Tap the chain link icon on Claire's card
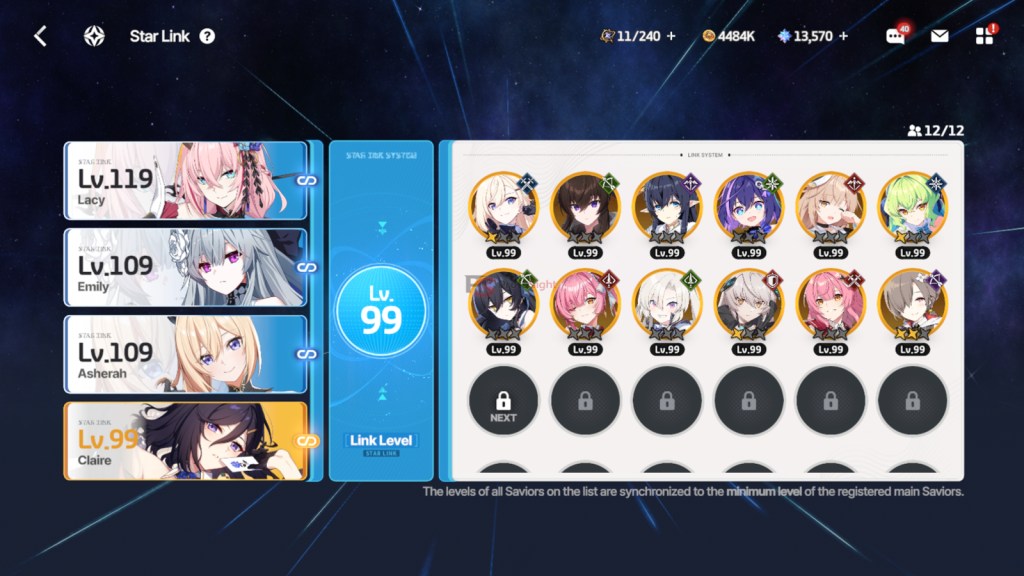This screenshot has width=1024, height=576. click(x=308, y=441)
